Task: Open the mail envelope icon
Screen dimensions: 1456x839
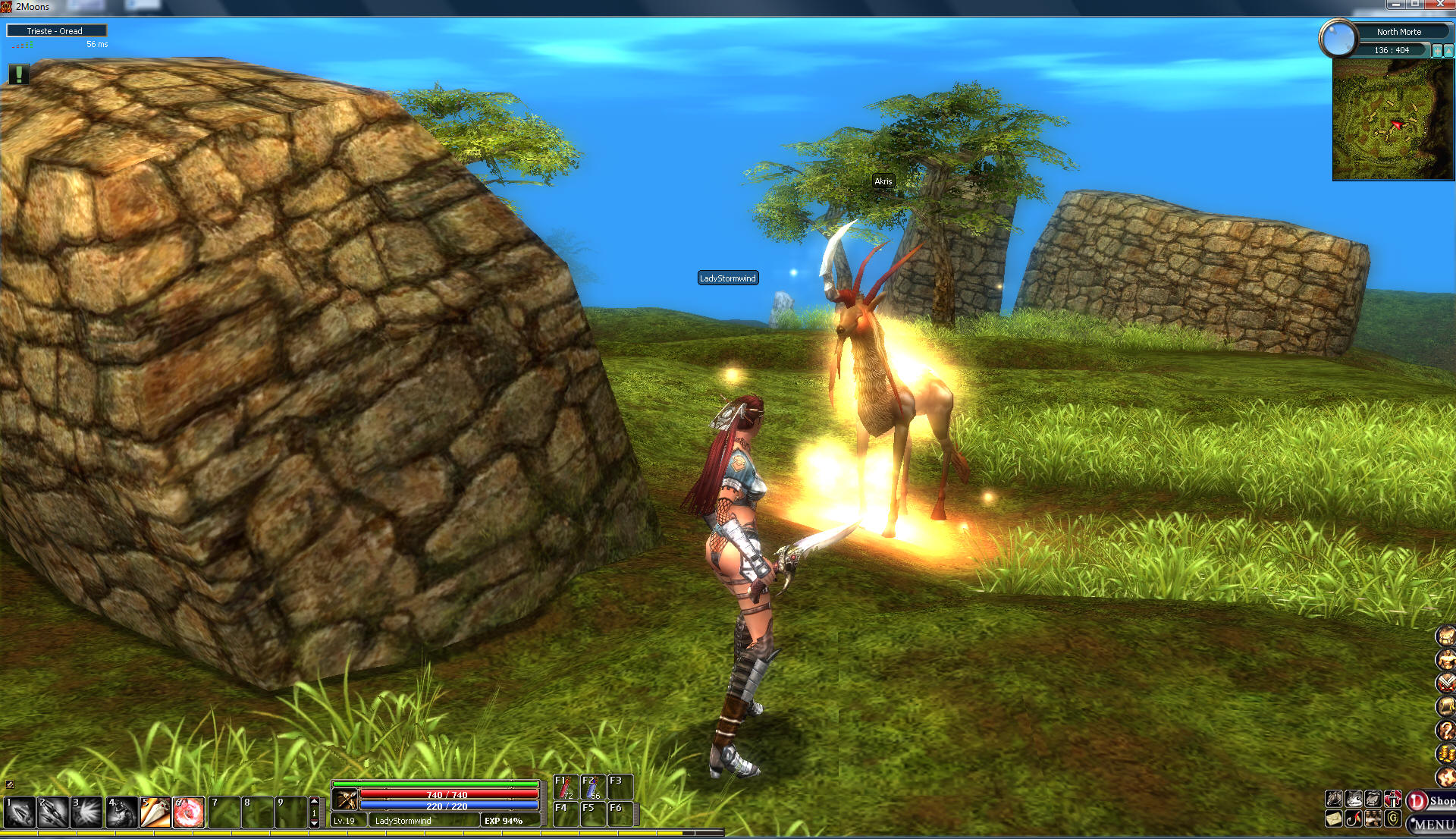Action: pyautogui.click(x=1334, y=819)
